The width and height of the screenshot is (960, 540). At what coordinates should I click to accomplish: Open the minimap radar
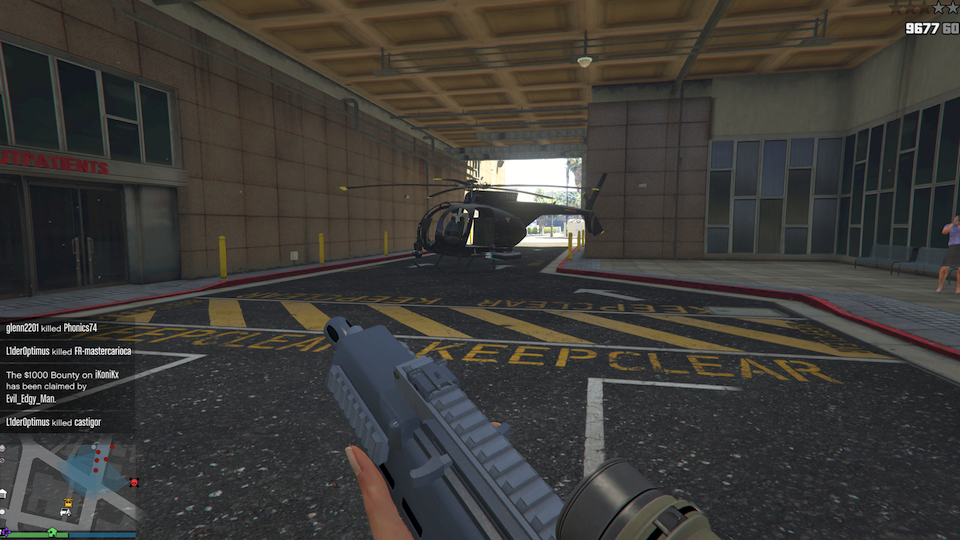[68, 480]
